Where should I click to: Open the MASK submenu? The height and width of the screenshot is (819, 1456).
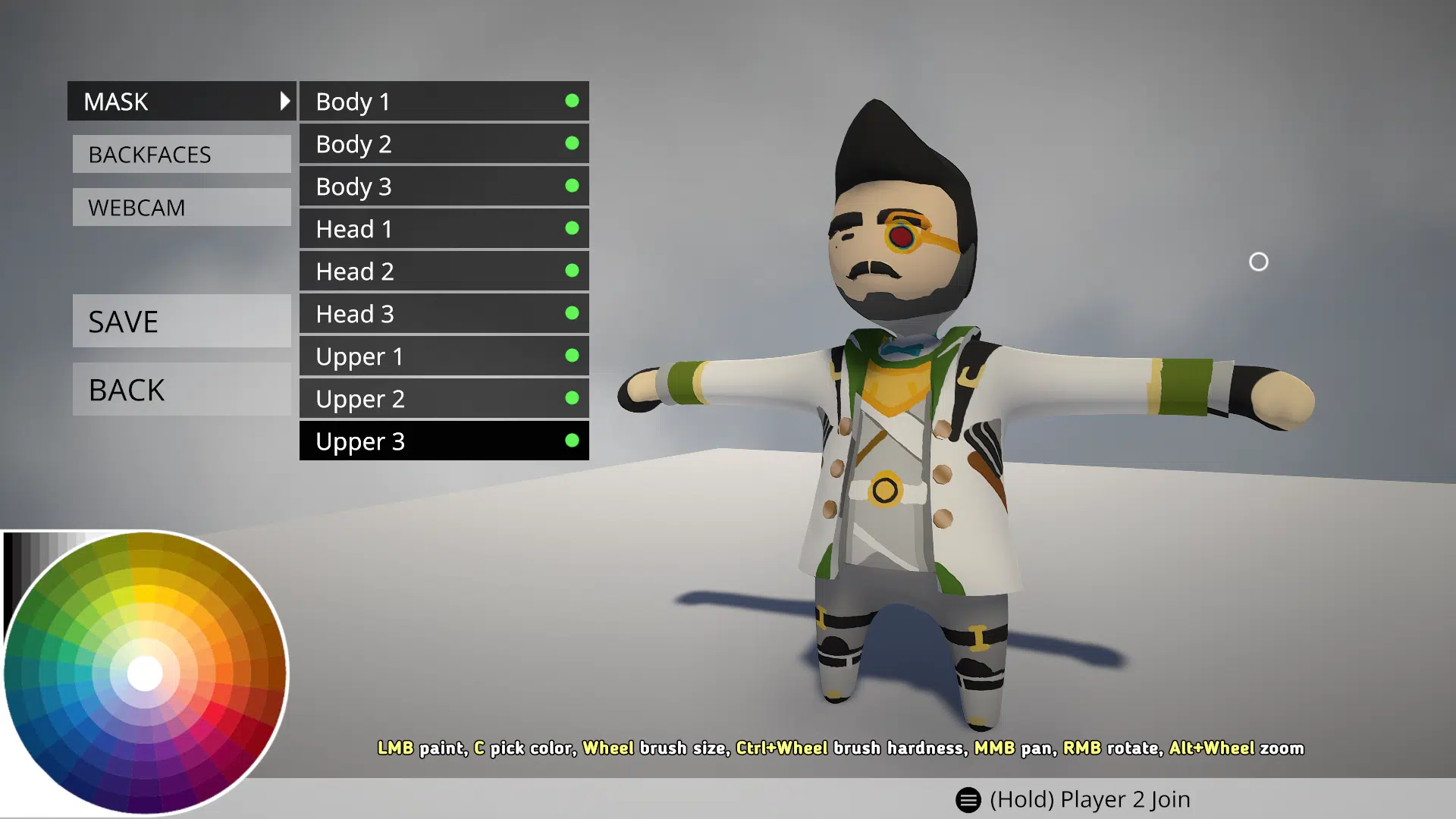[181, 101]
